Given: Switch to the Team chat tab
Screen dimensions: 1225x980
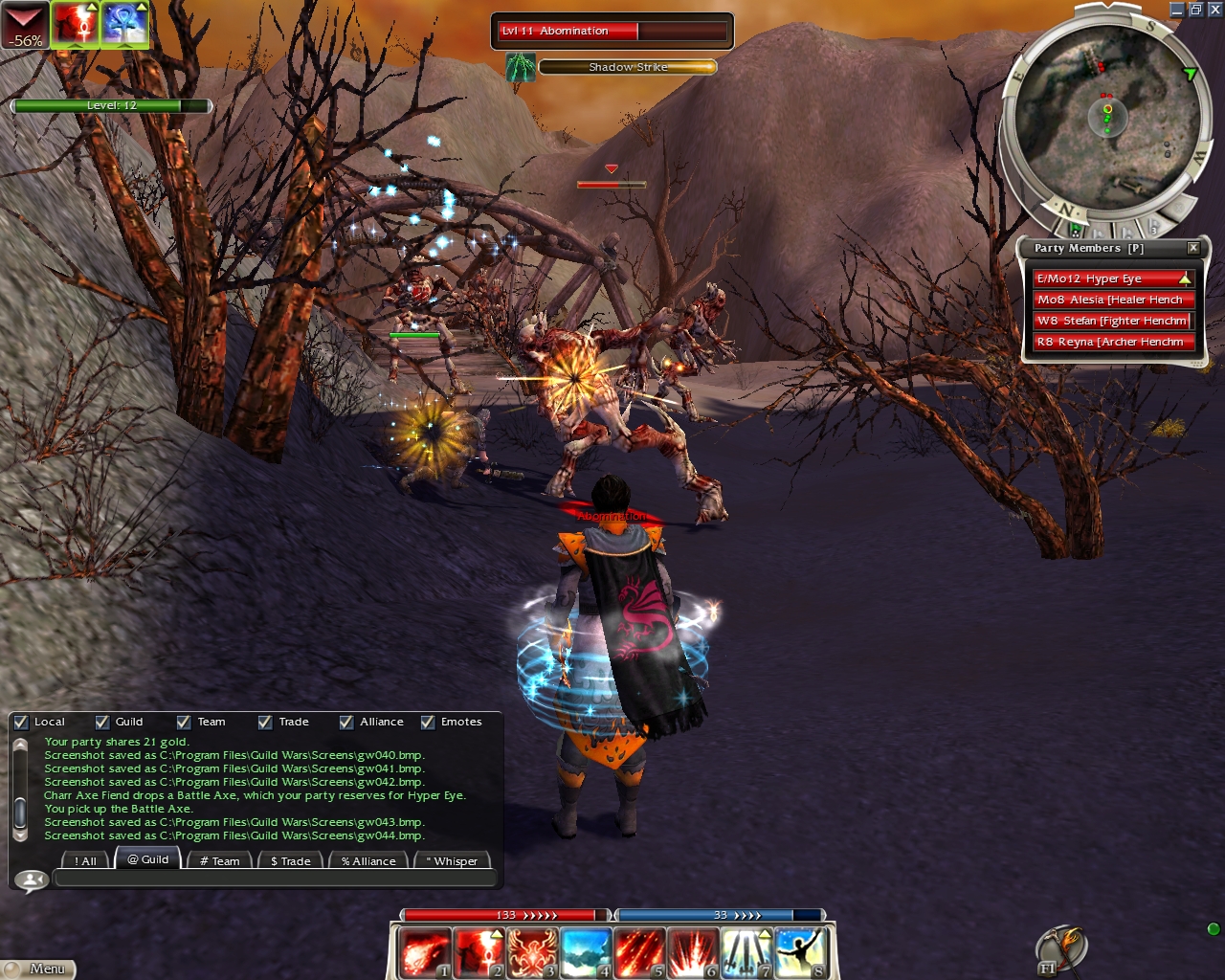Looking at the screenshot, I should 220,860.
